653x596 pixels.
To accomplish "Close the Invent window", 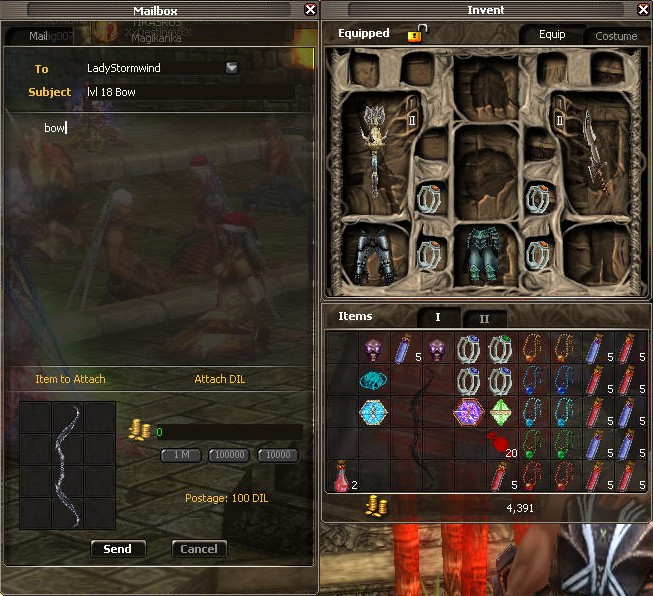I will pyautogui.click(x=643, y=10).
